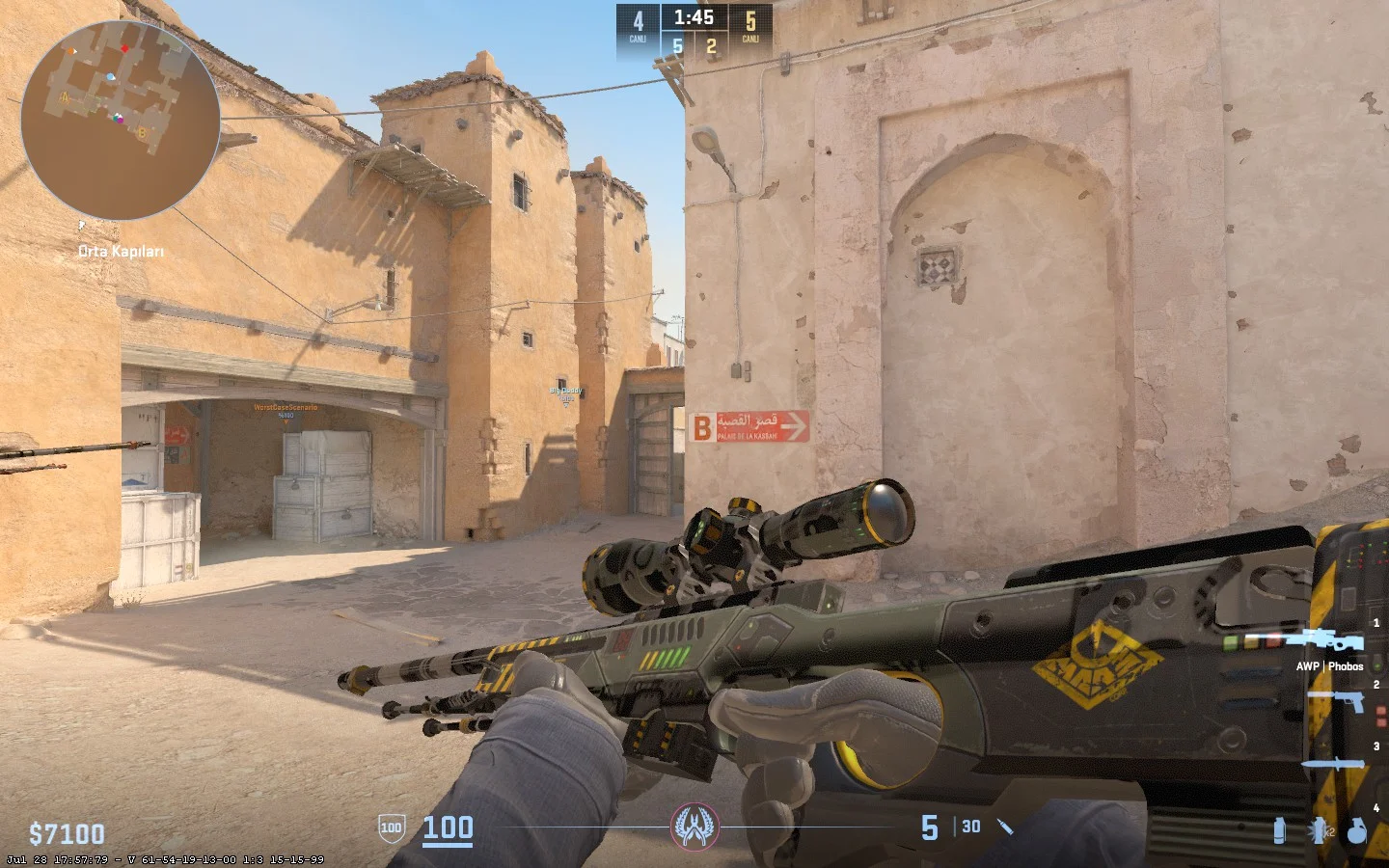Select the smoke grenade icon
This screenshot has height=868, width=1389.
(x=1279, y=830)
